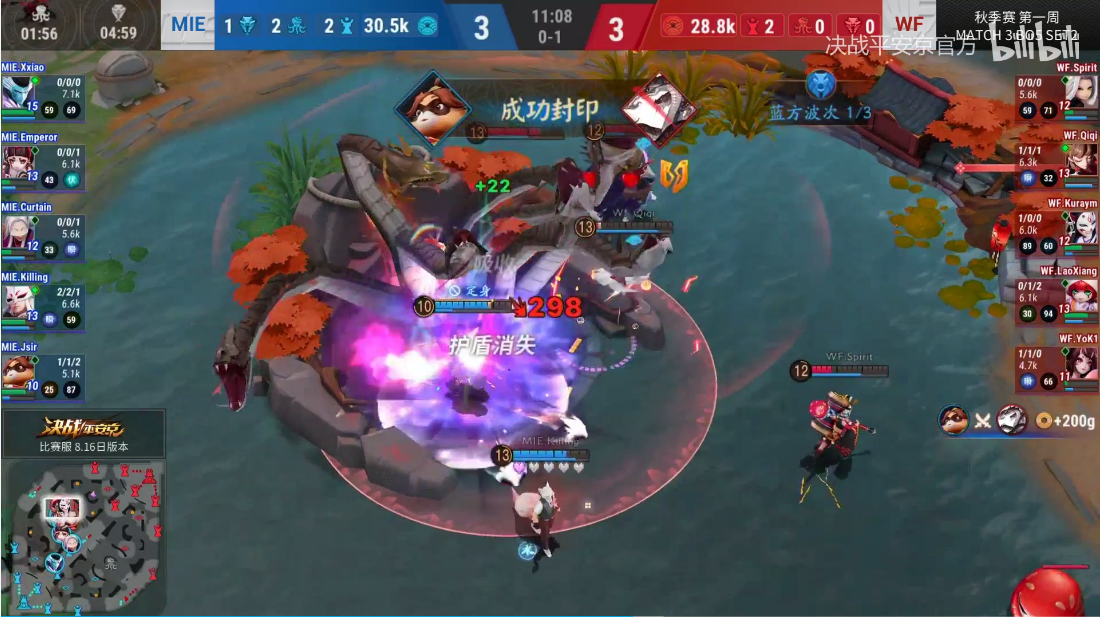Click the minimap
Image resolution: width=1100 pixels, height=617 pixels.
tap(82, 538)
